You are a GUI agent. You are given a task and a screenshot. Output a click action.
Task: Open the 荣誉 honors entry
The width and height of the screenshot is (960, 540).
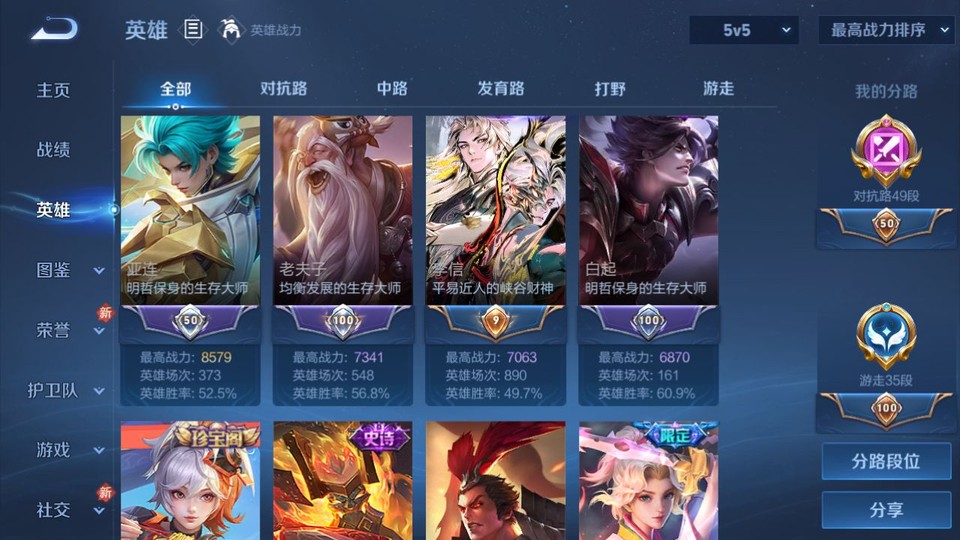(54, 330)
